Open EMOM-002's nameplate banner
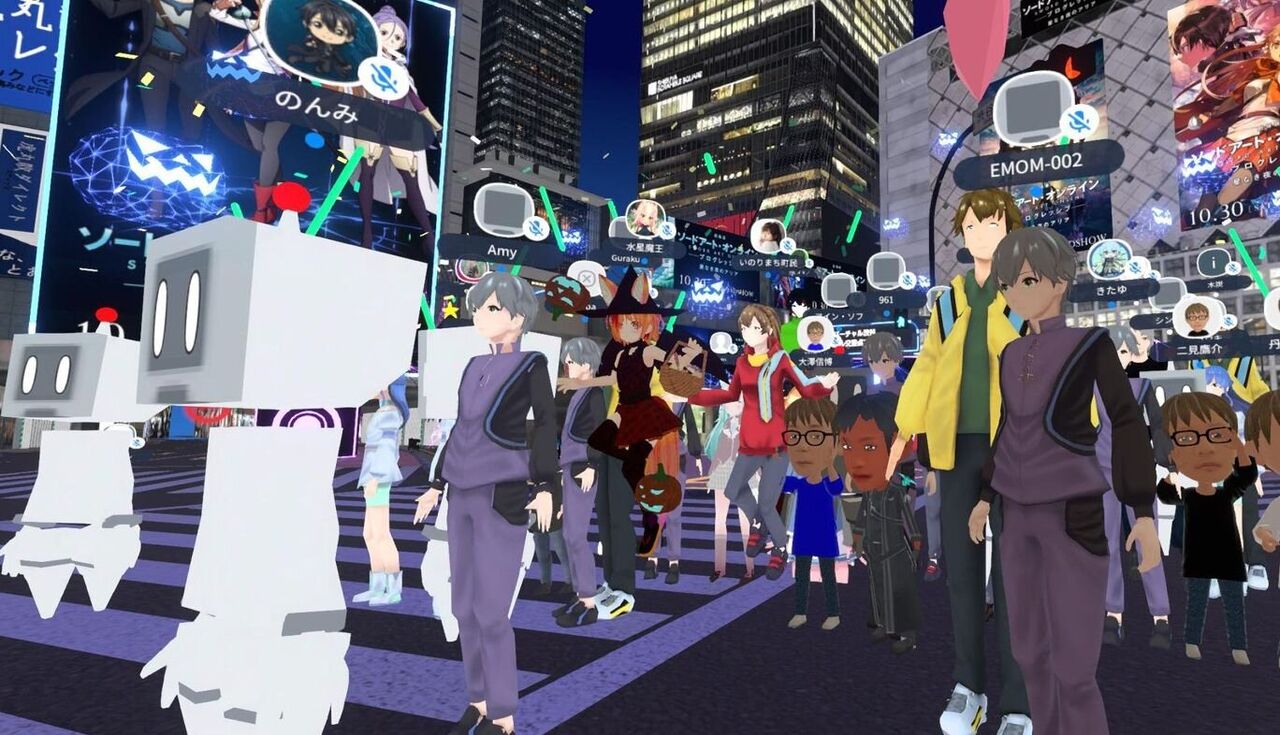The height and width of the screenshot is (735, 1280). click(x=1036, y=164)
